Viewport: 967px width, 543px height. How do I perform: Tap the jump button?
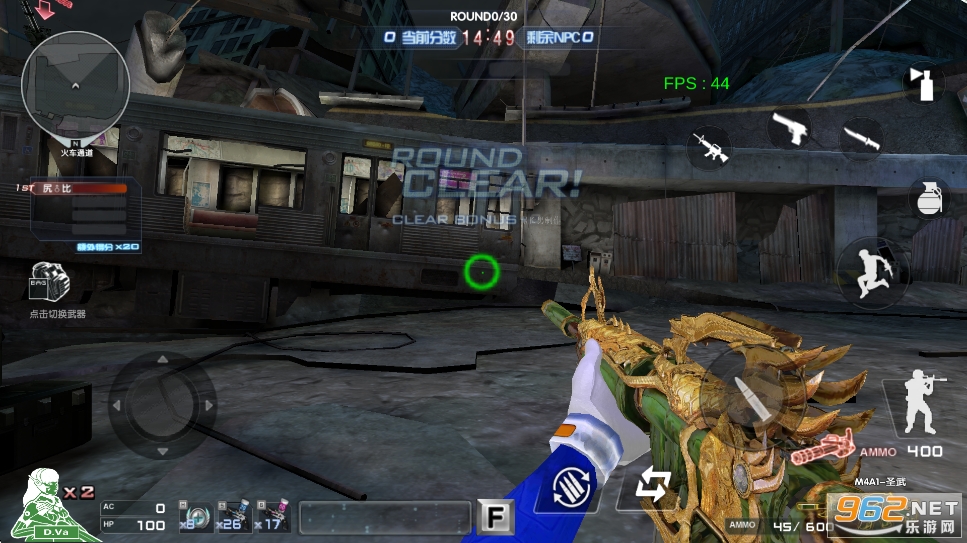(873, 271)
